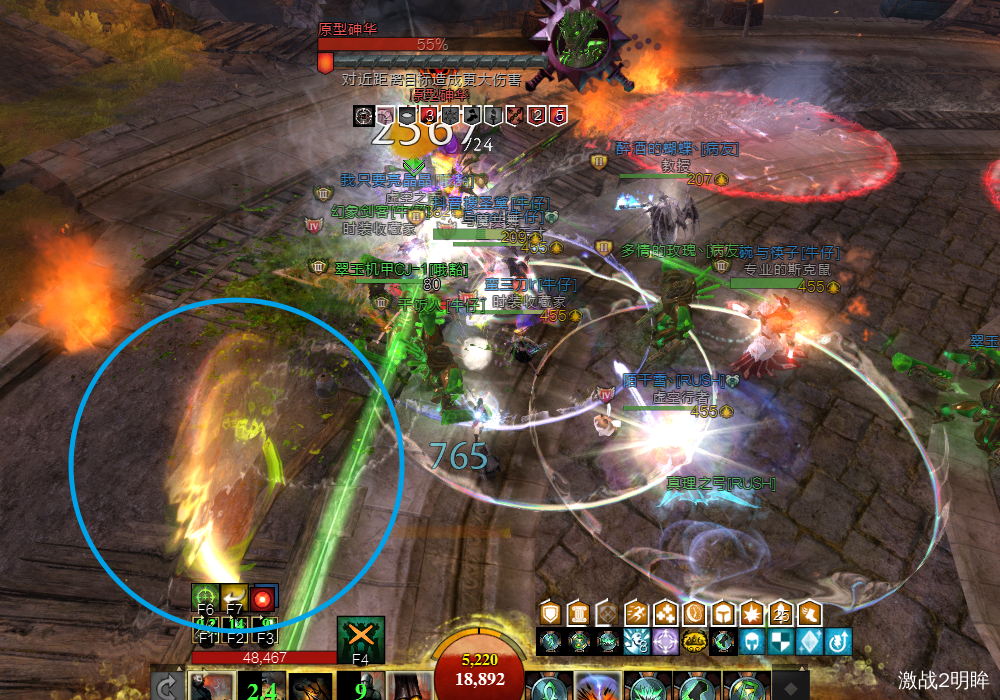The image size is (1000, 700).
Task: Use the F7 yellow arrow skill
Action: (x=234, y=597)
